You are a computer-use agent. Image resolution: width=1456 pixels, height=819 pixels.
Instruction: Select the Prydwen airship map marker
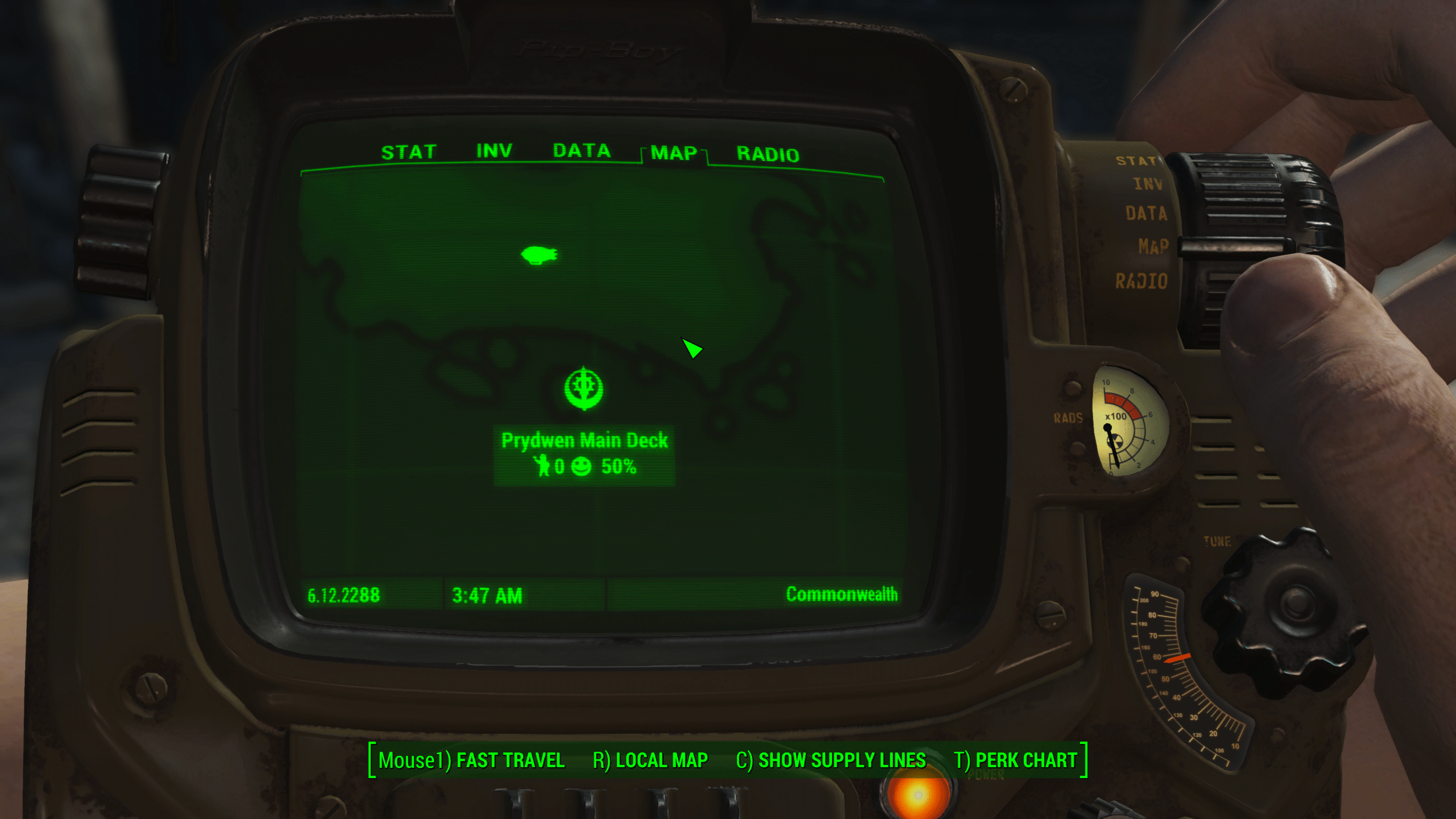pos(539,255)
